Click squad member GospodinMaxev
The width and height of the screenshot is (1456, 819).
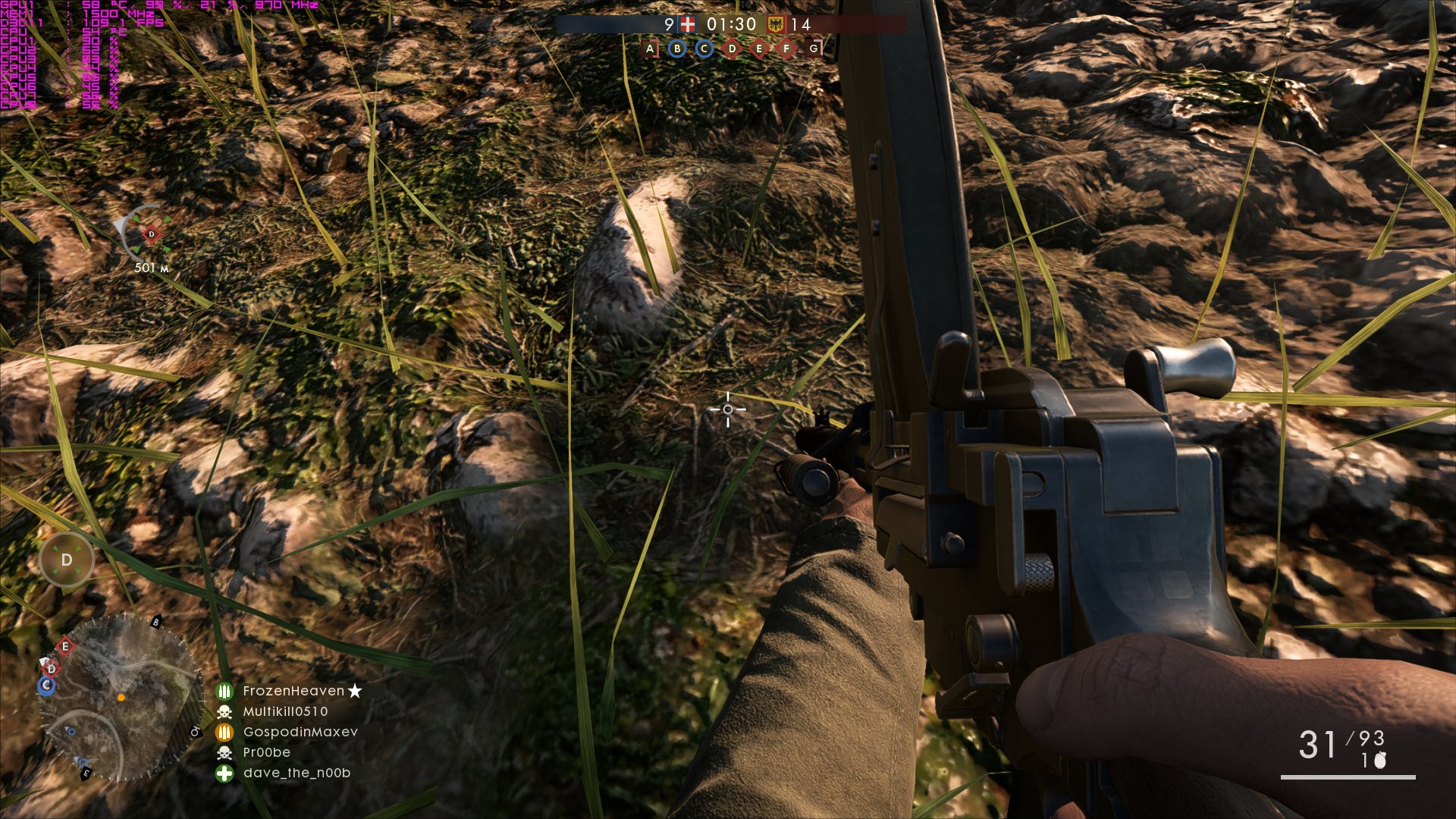[x=300, y=732]
